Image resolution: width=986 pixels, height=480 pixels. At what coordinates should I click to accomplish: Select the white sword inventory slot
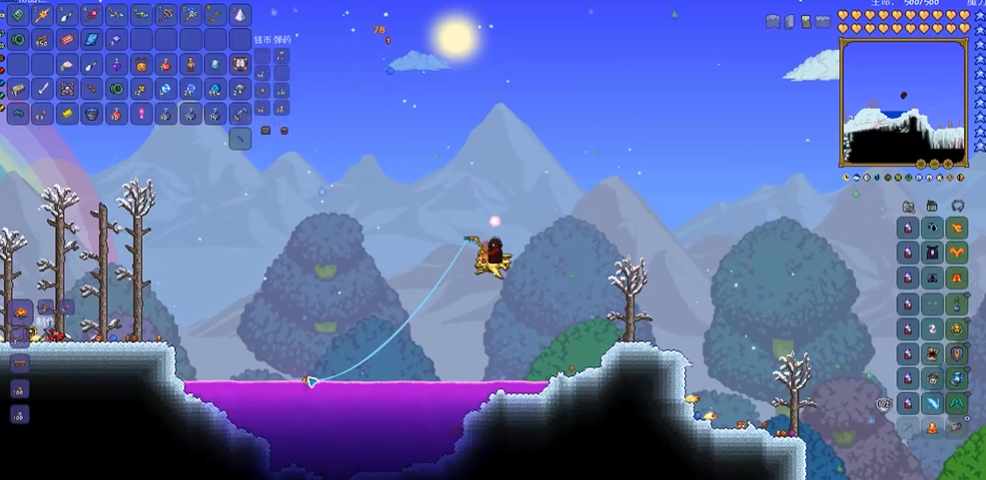[43, 90]
